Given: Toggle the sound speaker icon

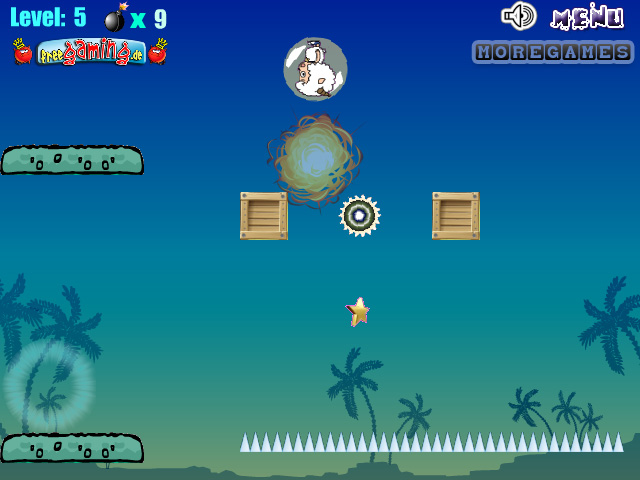Looking at the screenshot, I should point(519,16).
